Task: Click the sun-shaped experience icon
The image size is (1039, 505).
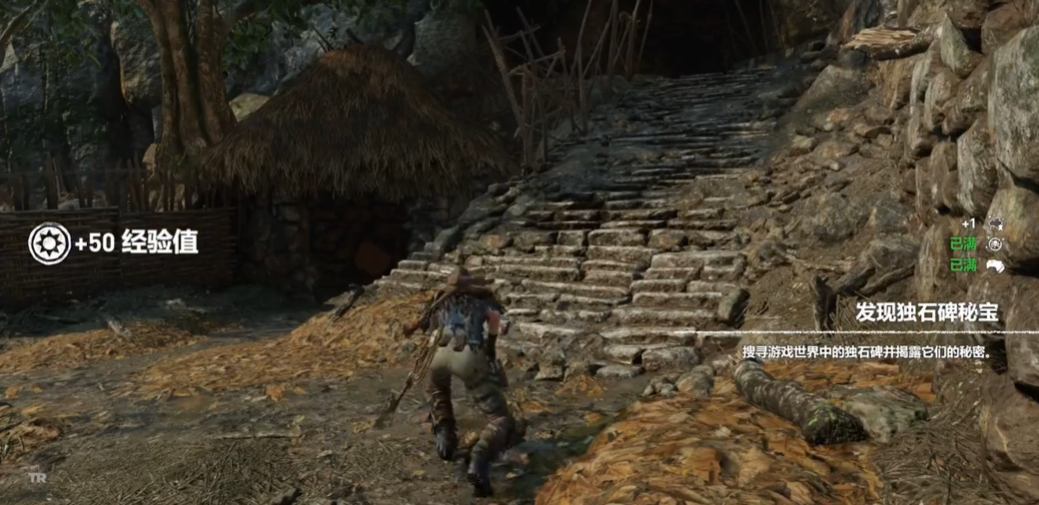Action: (x=47, y=242)
